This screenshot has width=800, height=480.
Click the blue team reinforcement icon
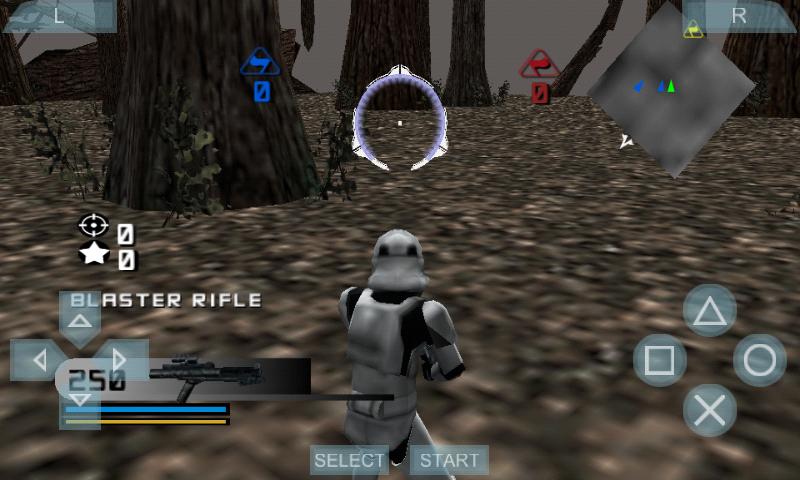pyautogui.click(x=261, y=63)
